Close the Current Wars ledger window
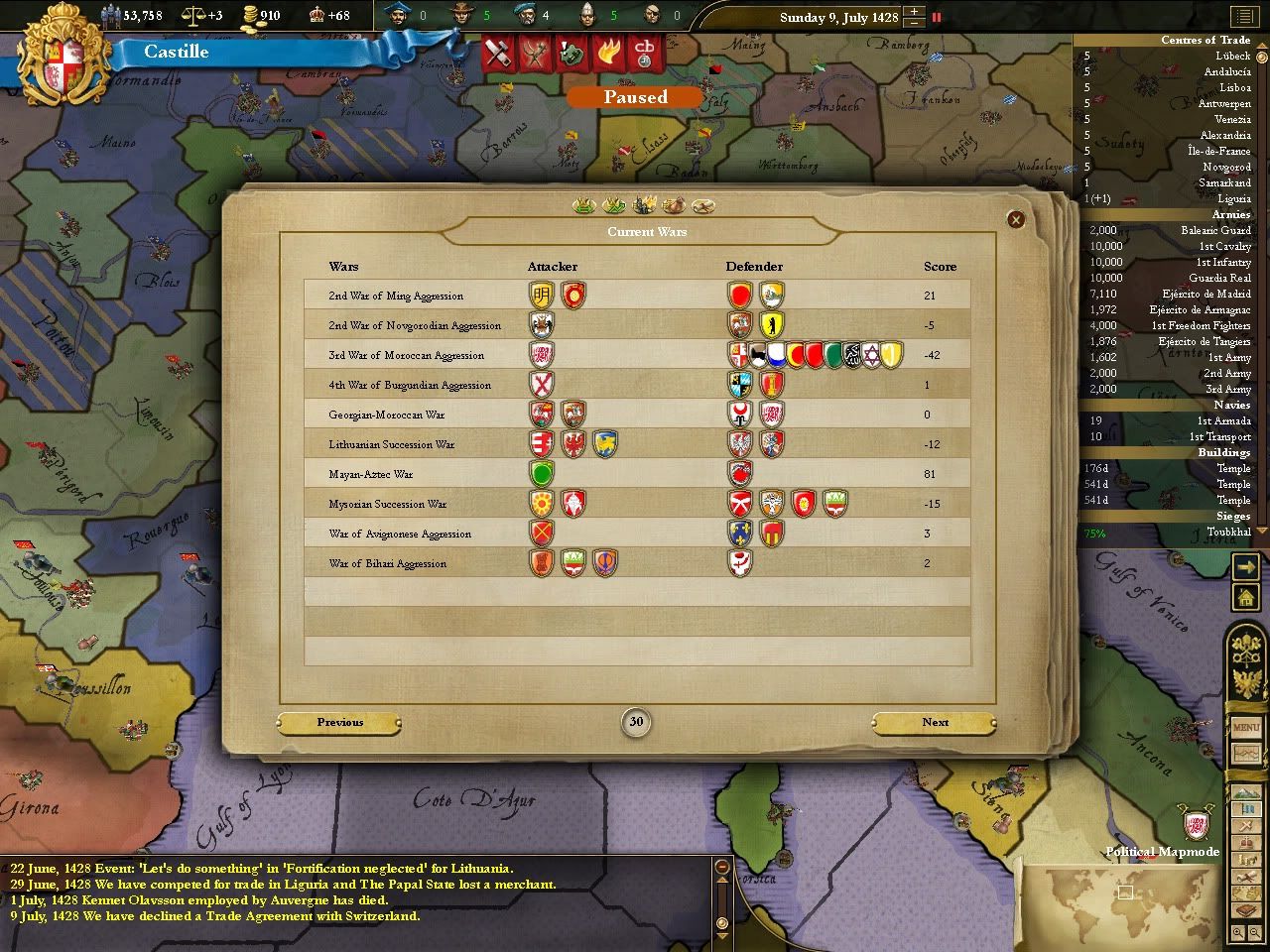Screen dimensions: 1270x952 [x=1015, y=219]
